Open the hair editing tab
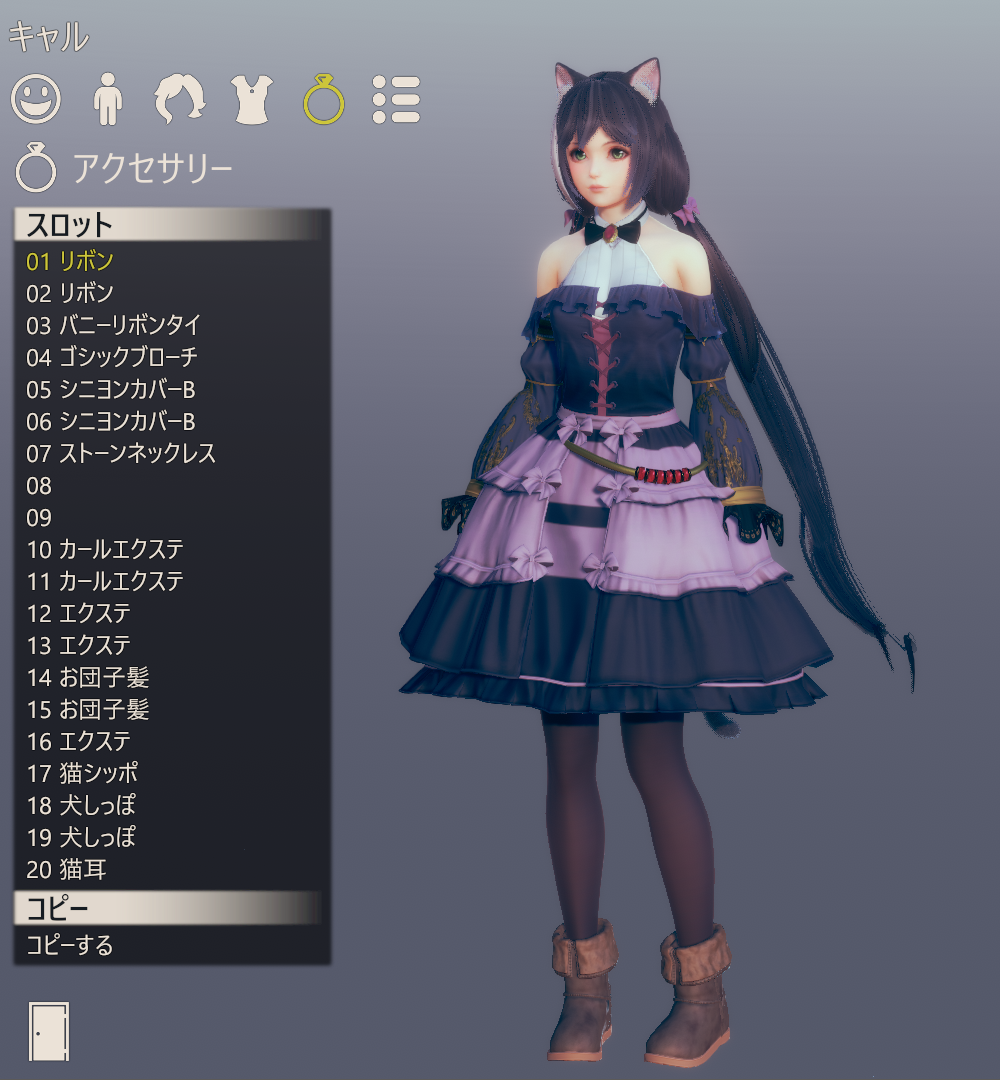This screenshot has height=1080, width=1000. [x=180, y=99]
